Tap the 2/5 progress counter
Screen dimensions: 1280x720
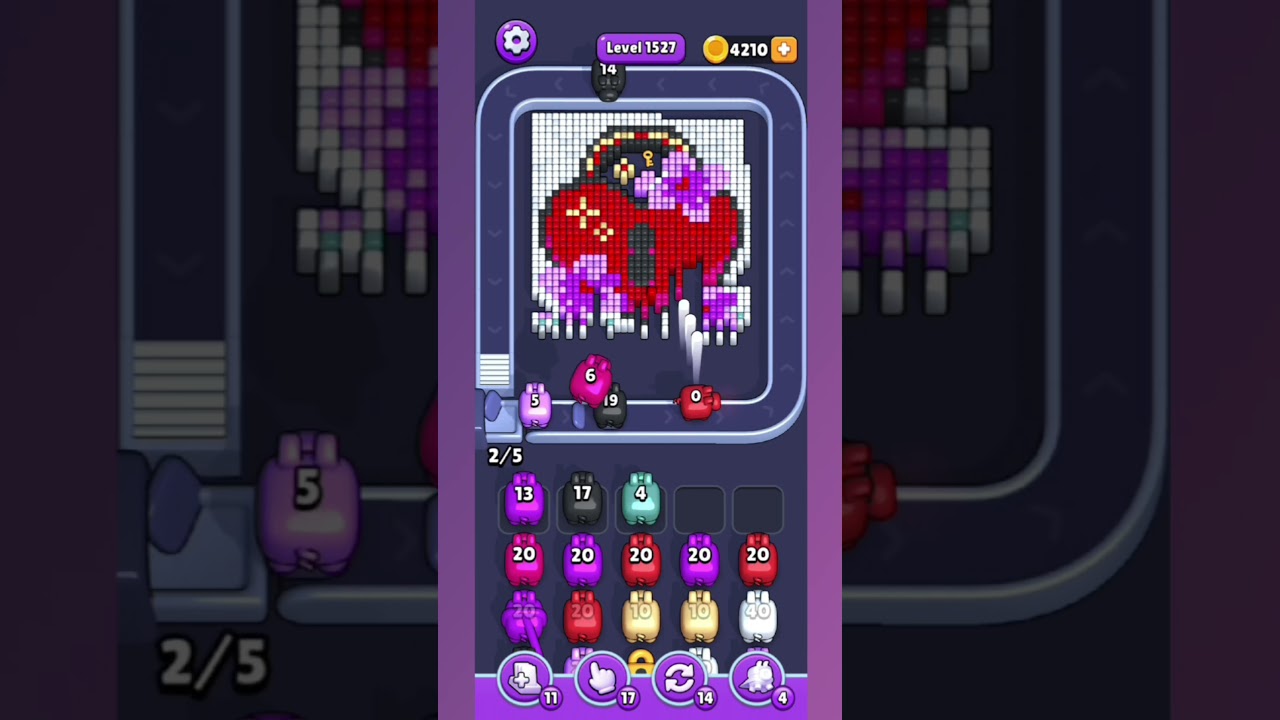505,456
